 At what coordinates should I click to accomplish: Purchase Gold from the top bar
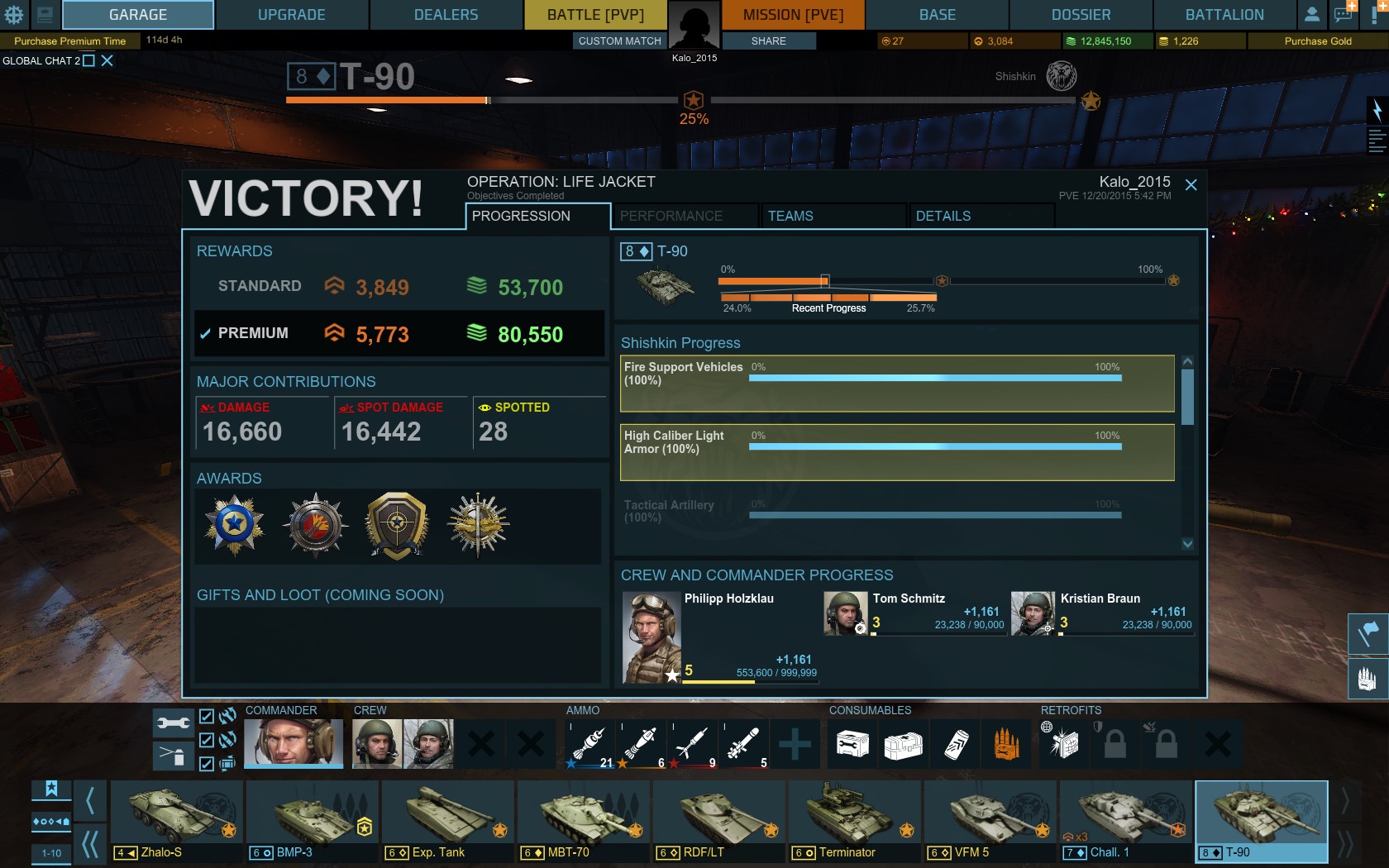pos(1318,41)
